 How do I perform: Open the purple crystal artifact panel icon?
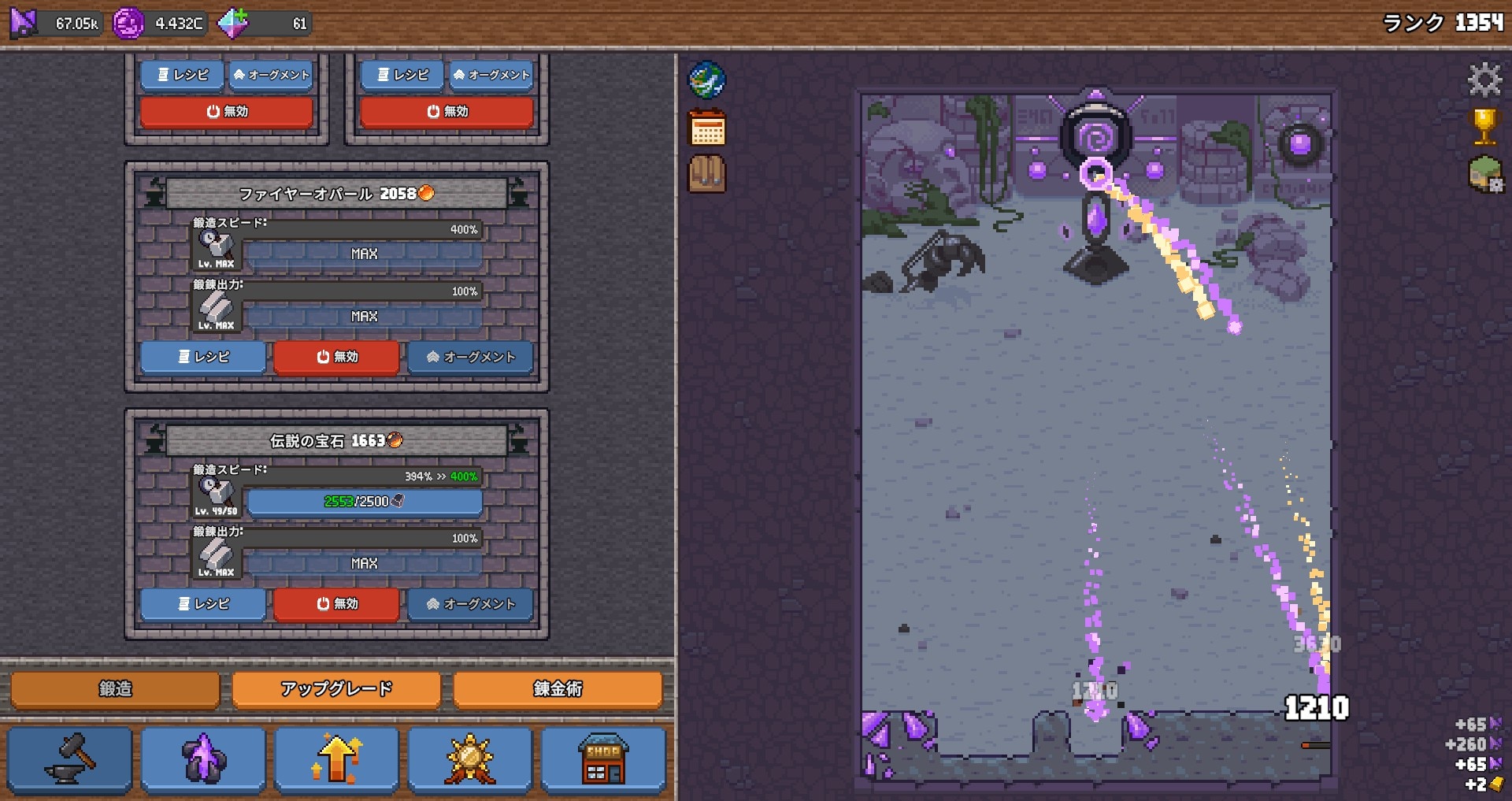click(x=204, y=758)
